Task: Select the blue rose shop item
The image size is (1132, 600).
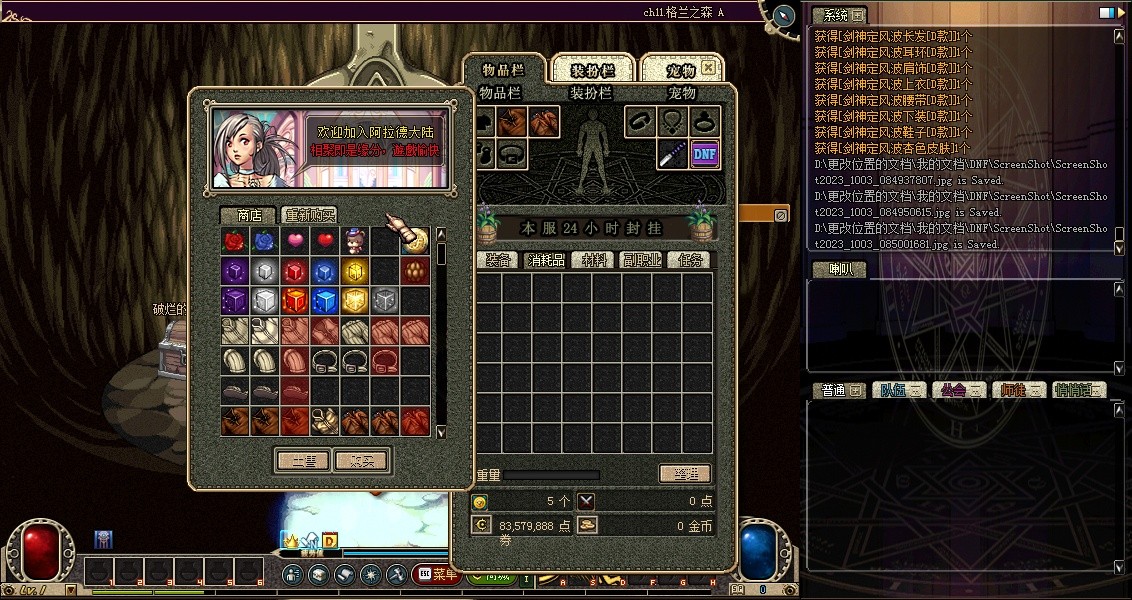Action: click(x=264, y=241)
